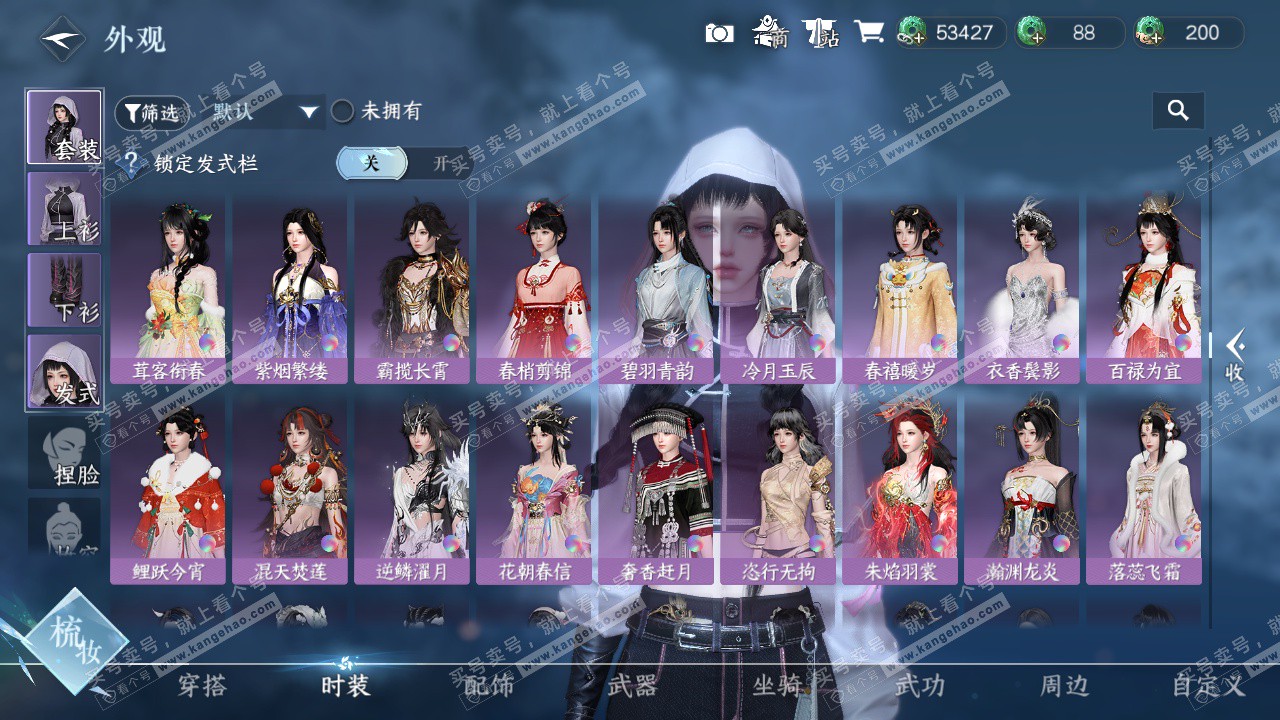This screenshot has height=720, width=1280.
Task: Open the outfit search magnifier
Action: tap(1178, 111)
